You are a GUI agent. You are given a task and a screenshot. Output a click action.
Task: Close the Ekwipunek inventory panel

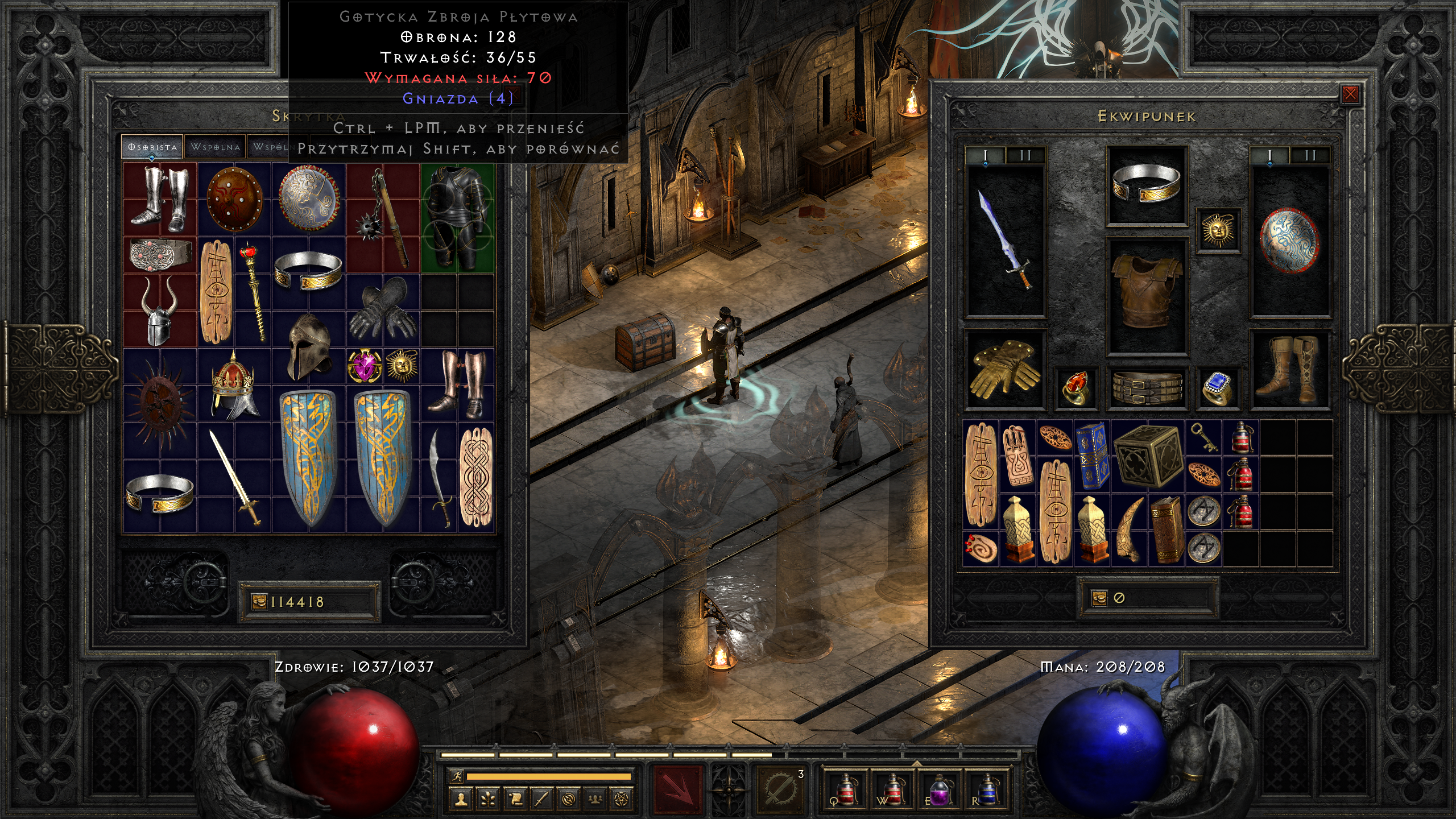click(1350, 94)
